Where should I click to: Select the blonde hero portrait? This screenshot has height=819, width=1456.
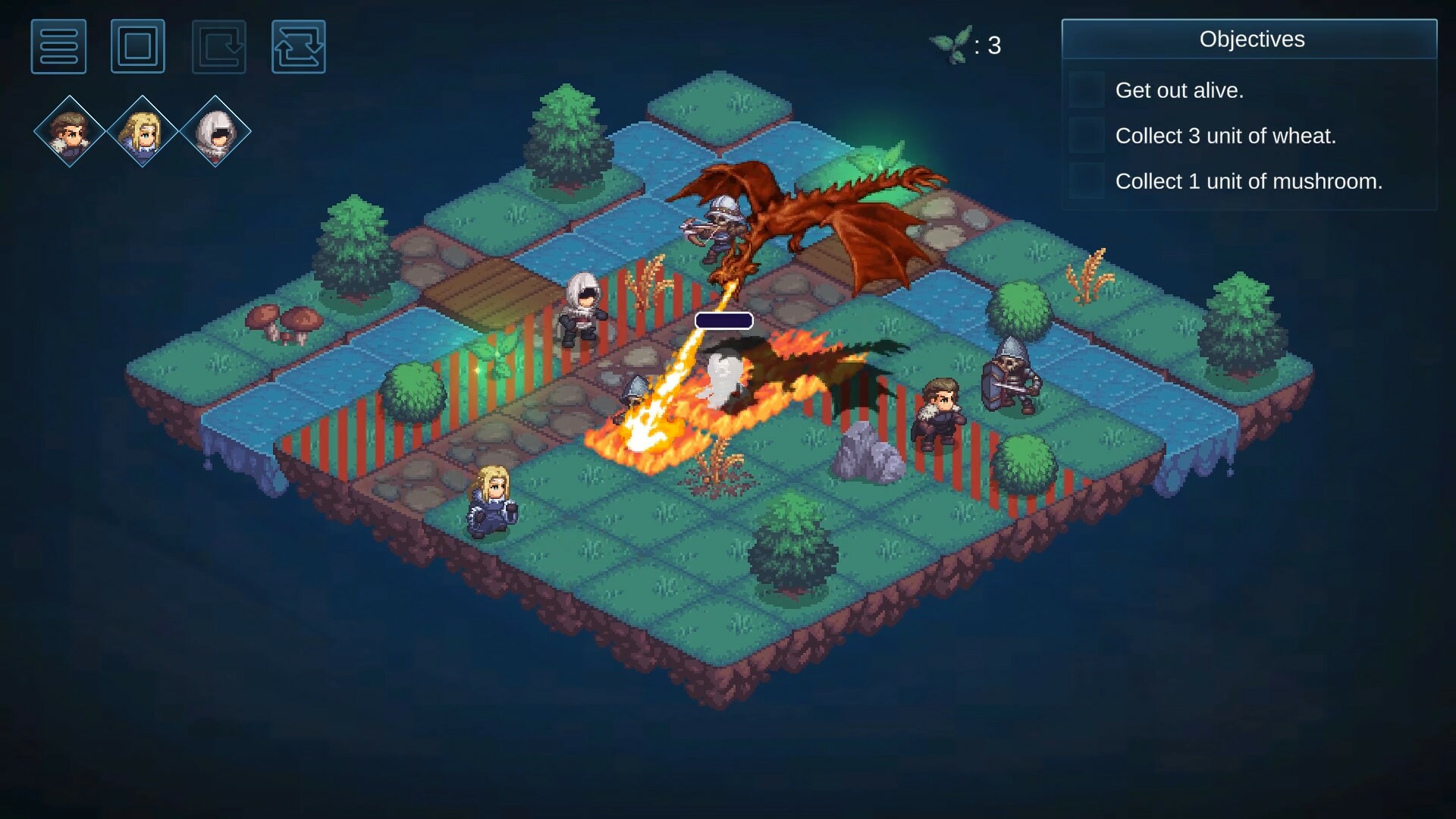142,130
